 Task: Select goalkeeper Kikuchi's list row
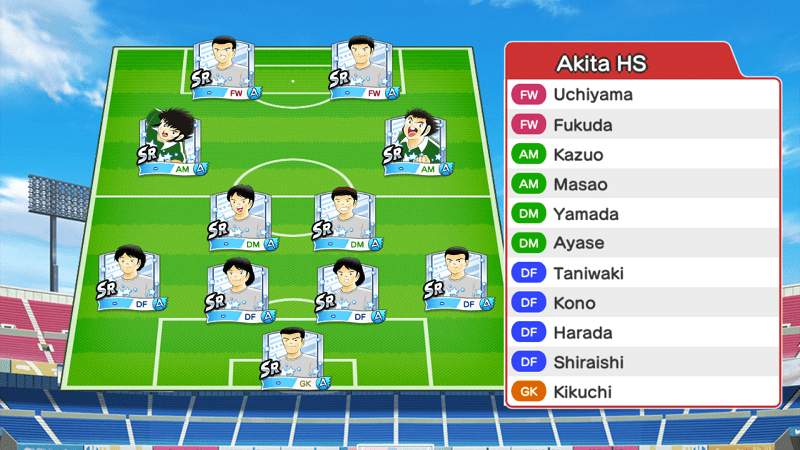pyautogui.click(x=642, y=392)
